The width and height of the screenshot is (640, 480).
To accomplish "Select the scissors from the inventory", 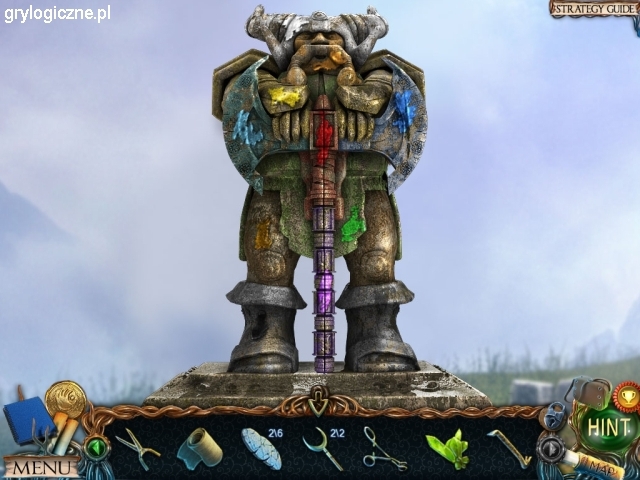I will 383,448.
